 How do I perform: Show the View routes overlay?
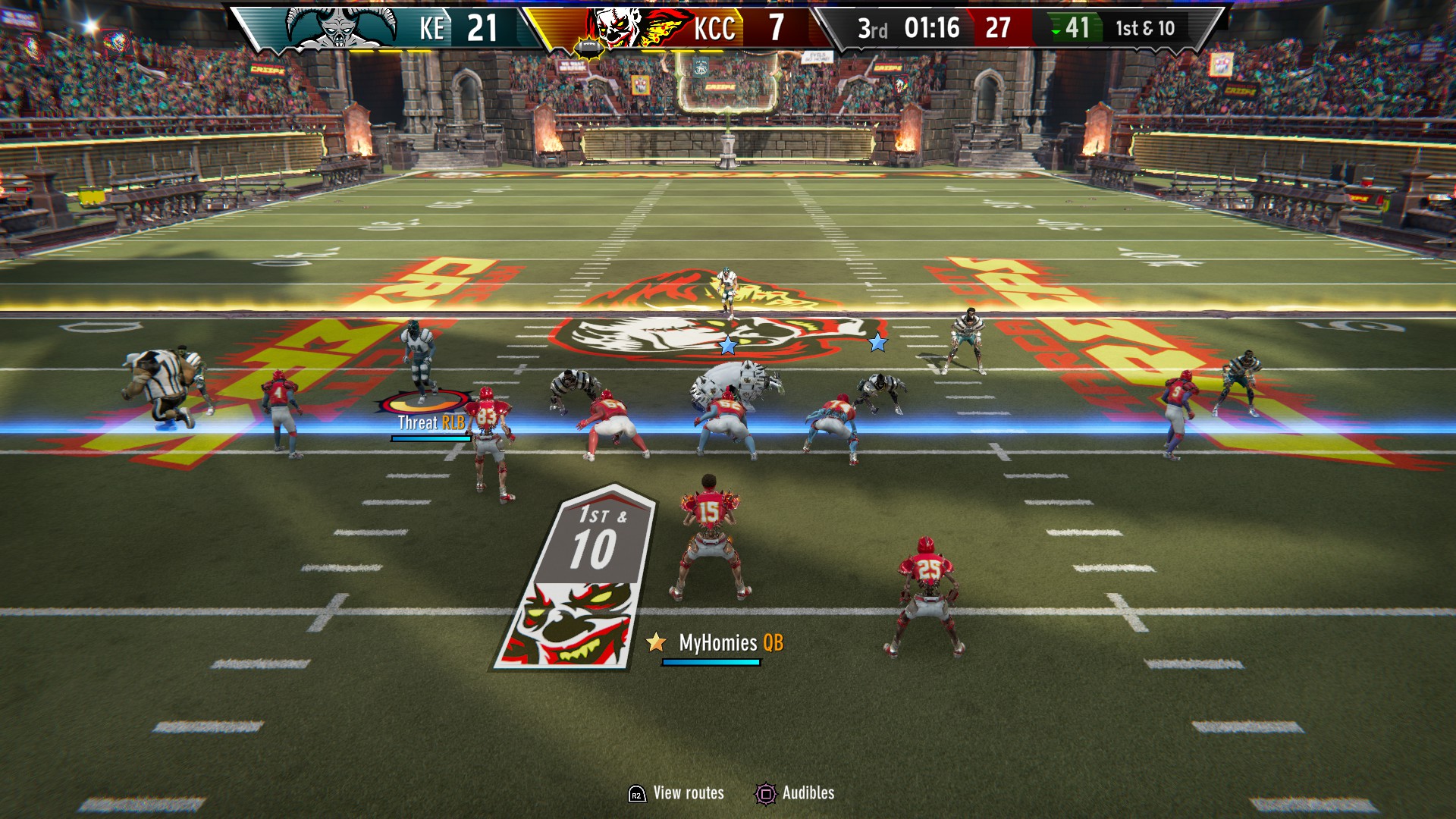coord(676,793)
